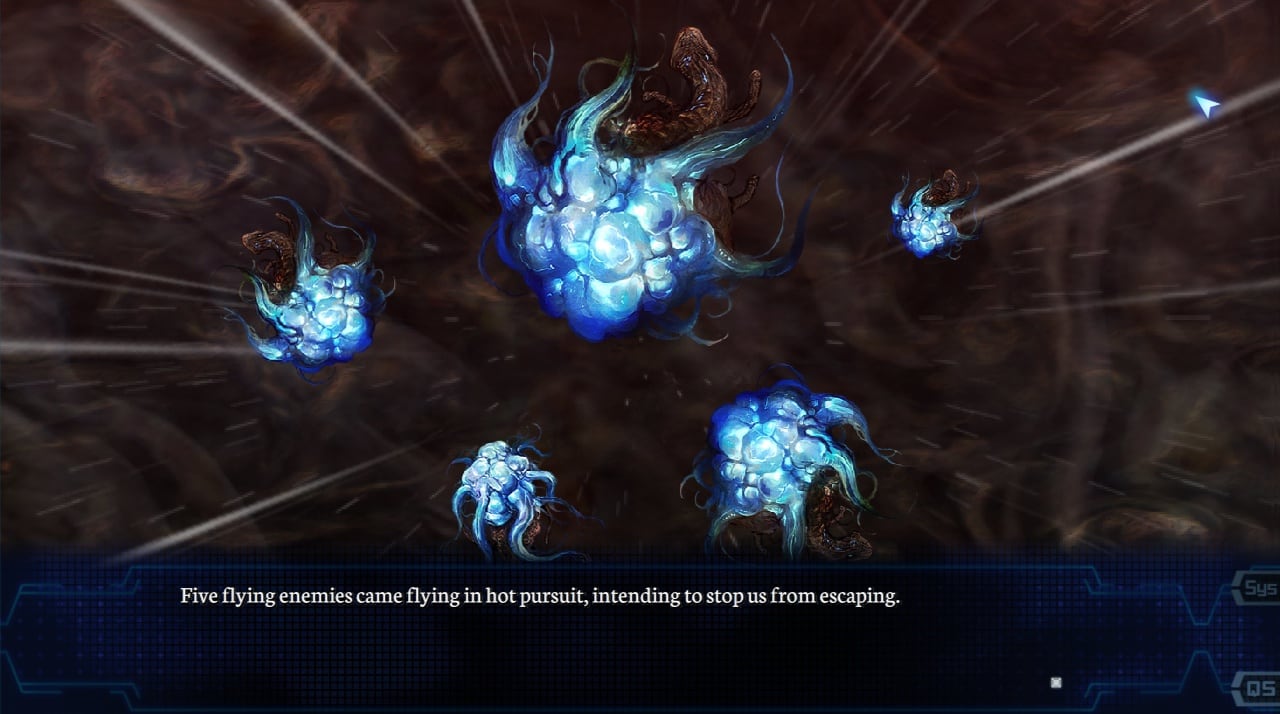Open the Sys system menu
Screen dimensions: 1280x714
click(1259, 588)
